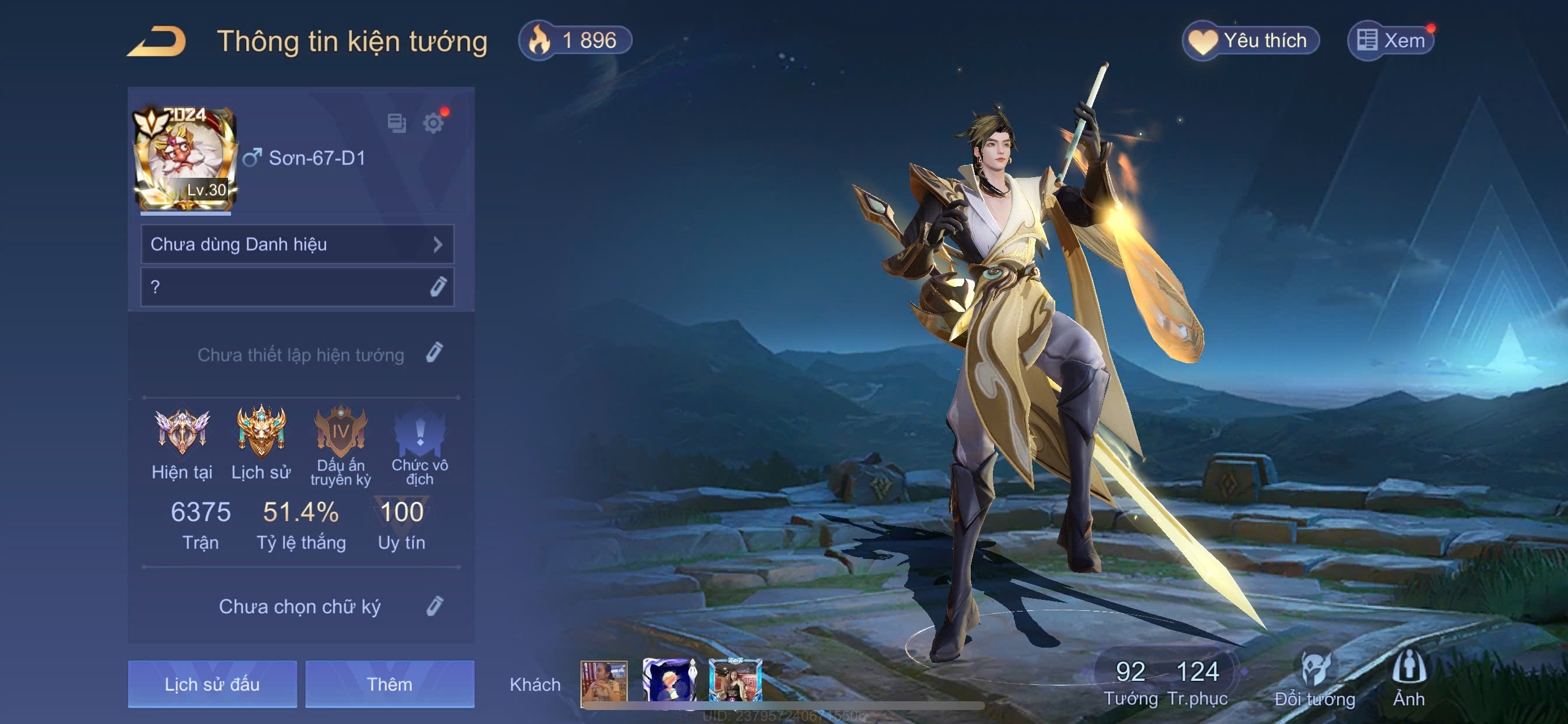
Task: Tap the Yêu thích heart button
Action: 1251,41
